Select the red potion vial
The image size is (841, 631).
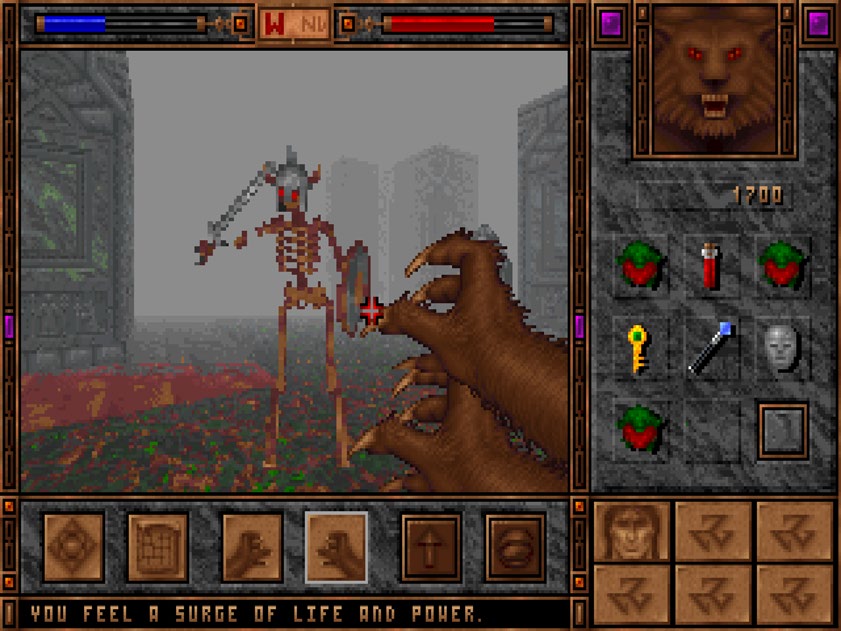[x=711, y=266]
